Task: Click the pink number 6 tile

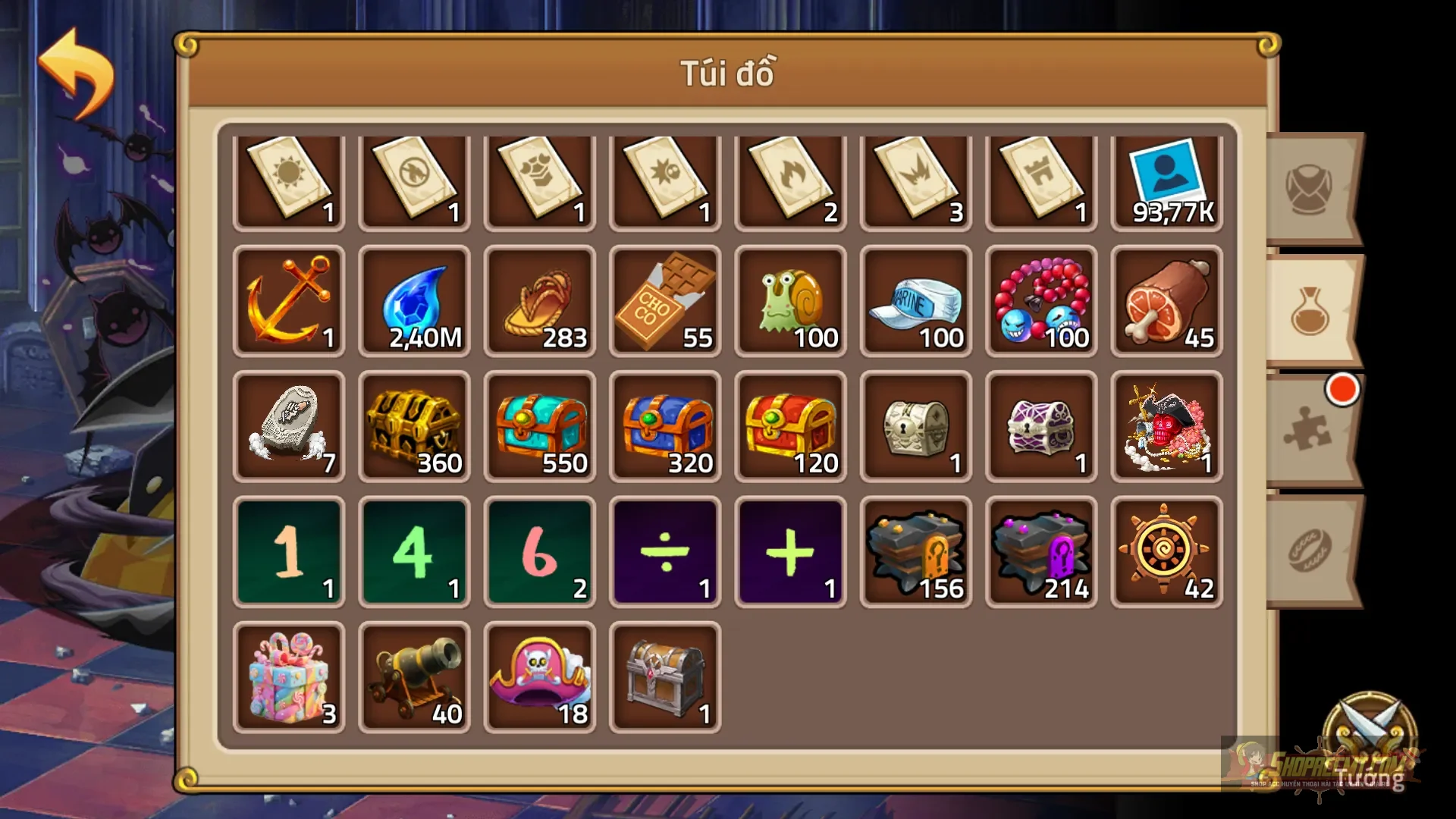Action: click(540, 552)
